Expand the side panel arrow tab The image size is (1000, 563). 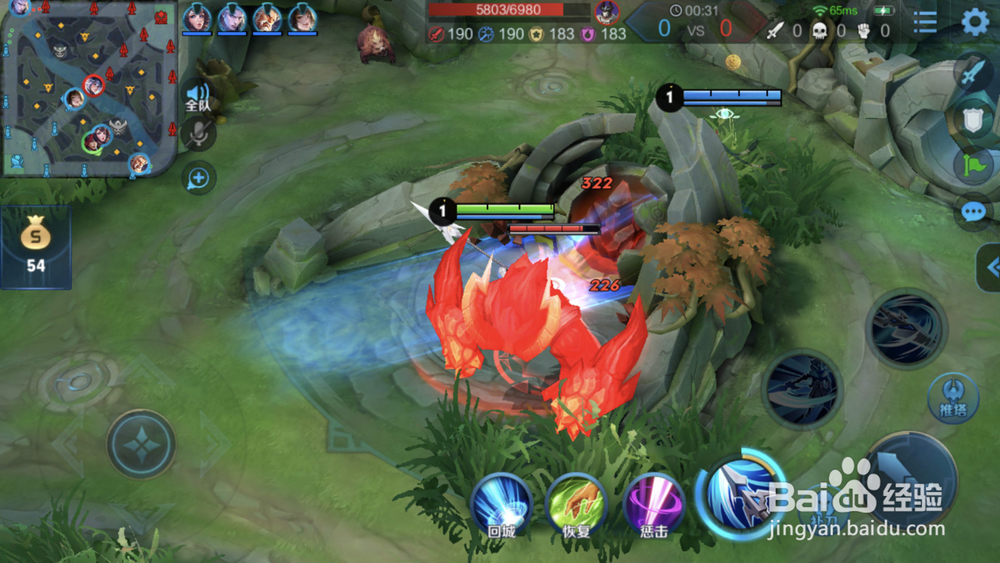point(990,267)
